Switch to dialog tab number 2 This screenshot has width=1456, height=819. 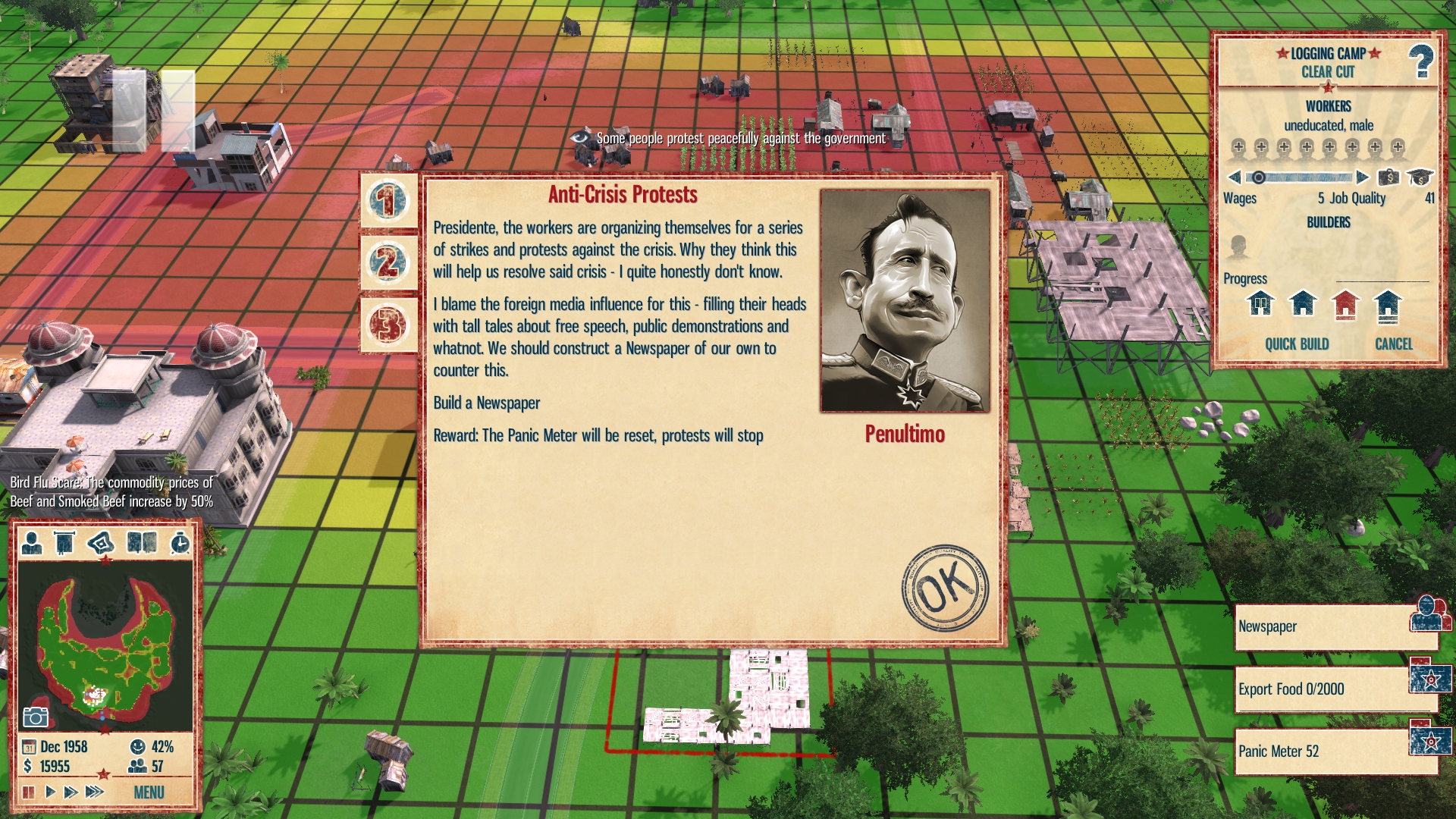[388, 262]
